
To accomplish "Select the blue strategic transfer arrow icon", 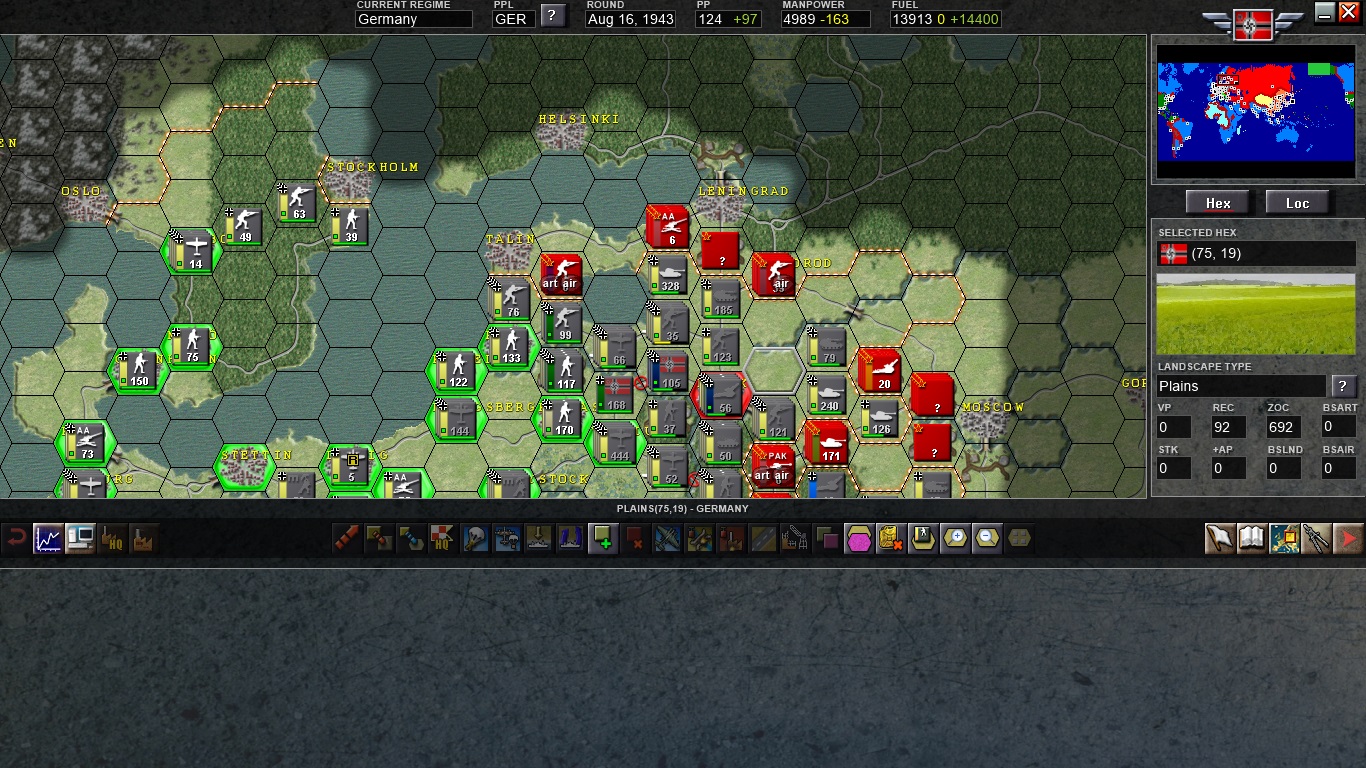I will 411,538.
